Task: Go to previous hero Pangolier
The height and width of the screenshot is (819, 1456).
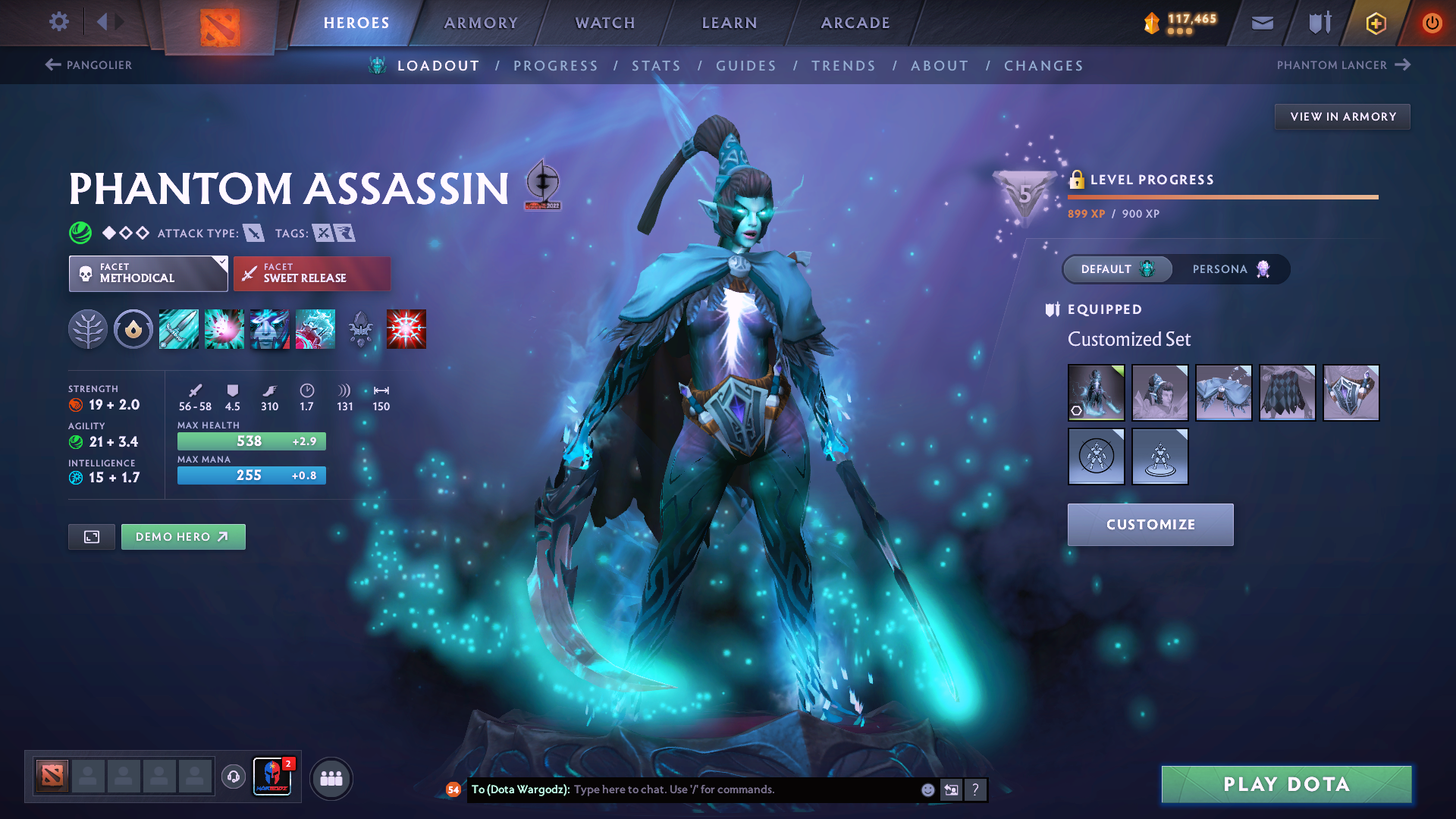Action: point(89,65)
